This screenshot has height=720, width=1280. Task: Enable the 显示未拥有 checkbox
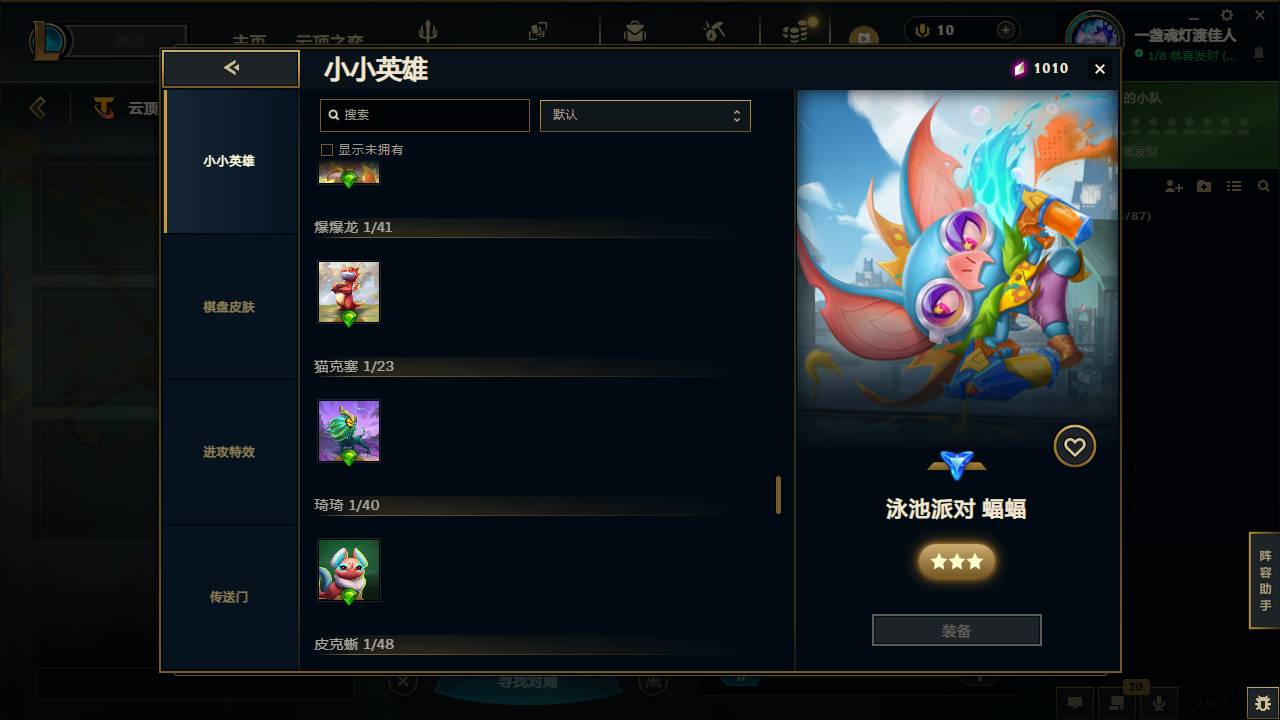click(326, 149)
